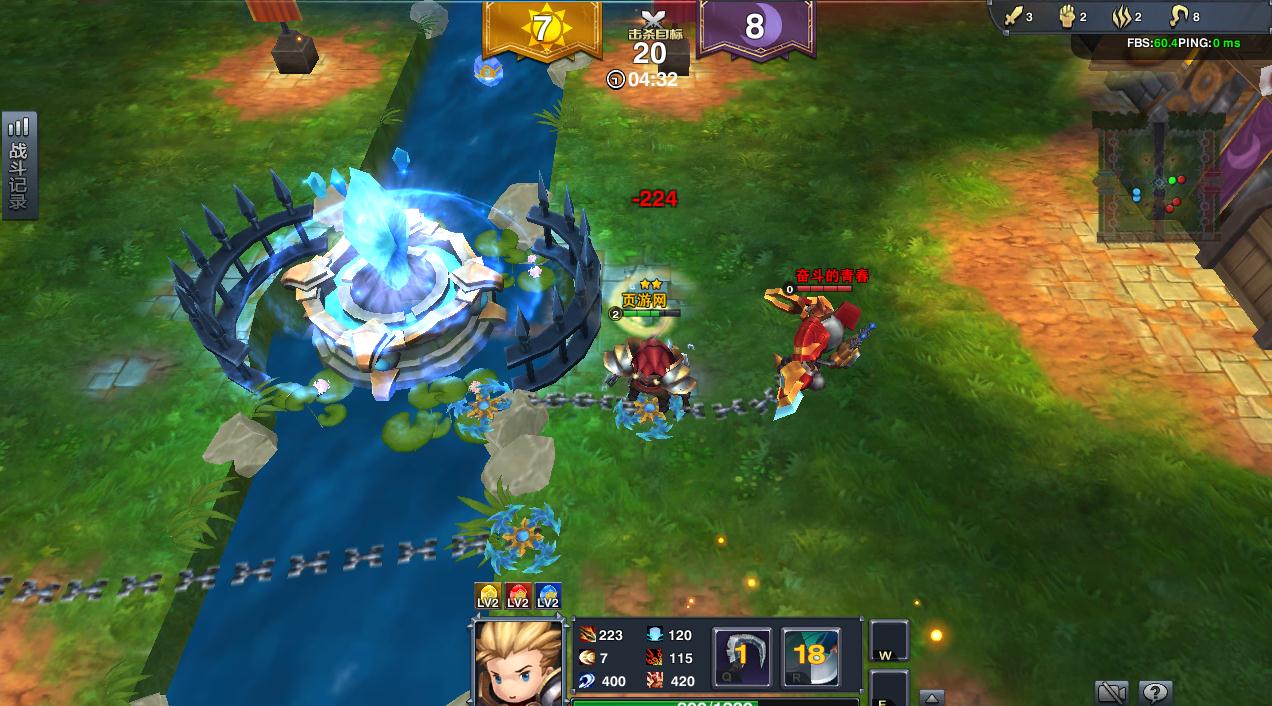The height and width of the screenshot is (706, 1272).
Task: Select the blue LV2 gem icon
Action: pyautogui.click(x=548, y=596)
